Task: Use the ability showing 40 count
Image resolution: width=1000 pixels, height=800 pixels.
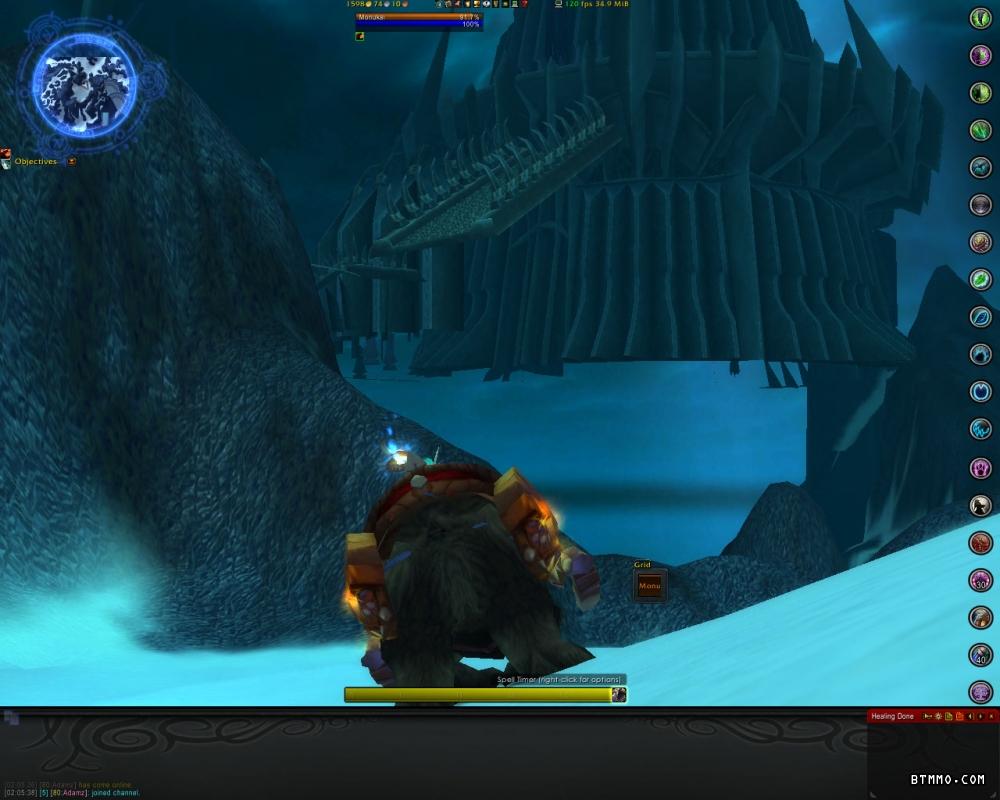Action: click(x=981, y=655)
